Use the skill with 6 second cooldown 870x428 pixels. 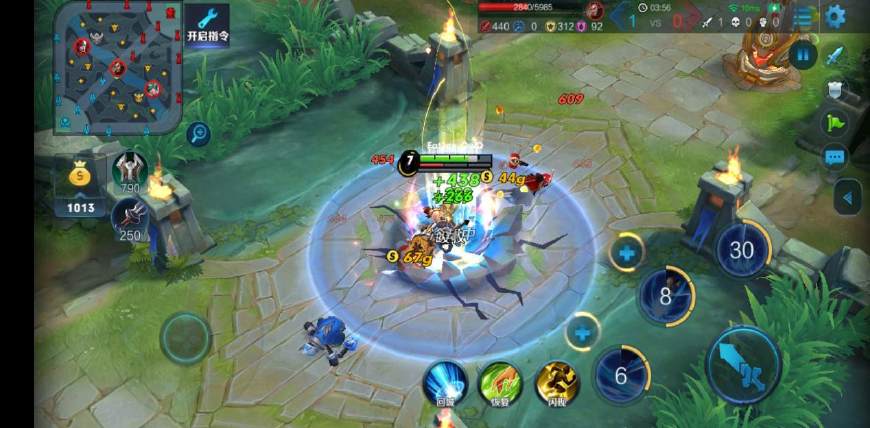pyautogui.click(x=620, y=375)
